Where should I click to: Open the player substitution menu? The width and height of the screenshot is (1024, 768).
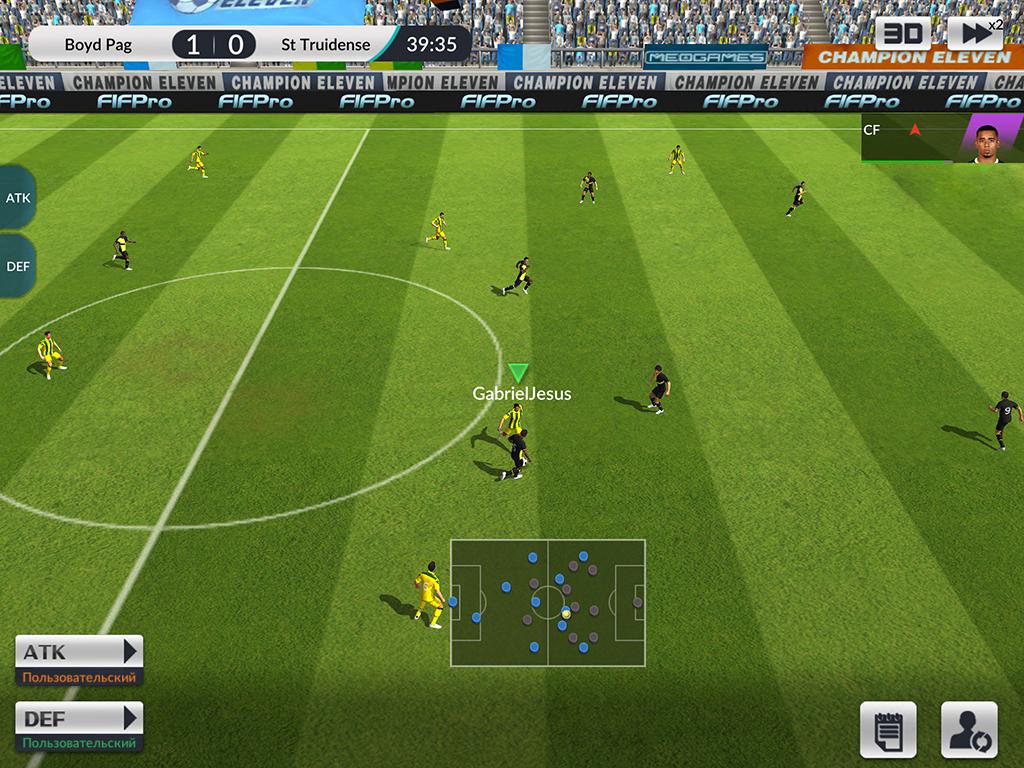(969, 729)
